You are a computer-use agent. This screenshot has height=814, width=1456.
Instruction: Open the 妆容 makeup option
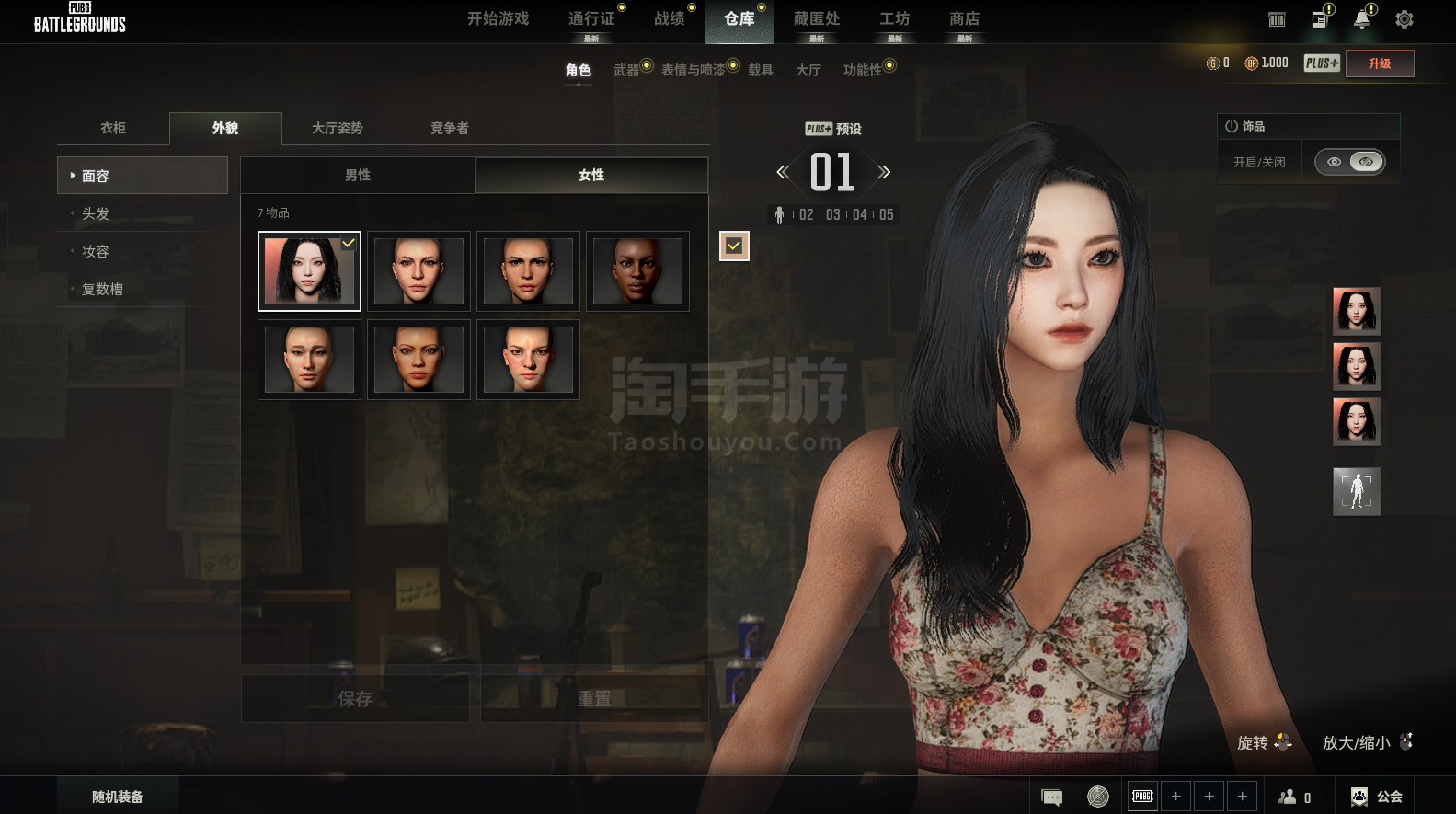(96, 251)
